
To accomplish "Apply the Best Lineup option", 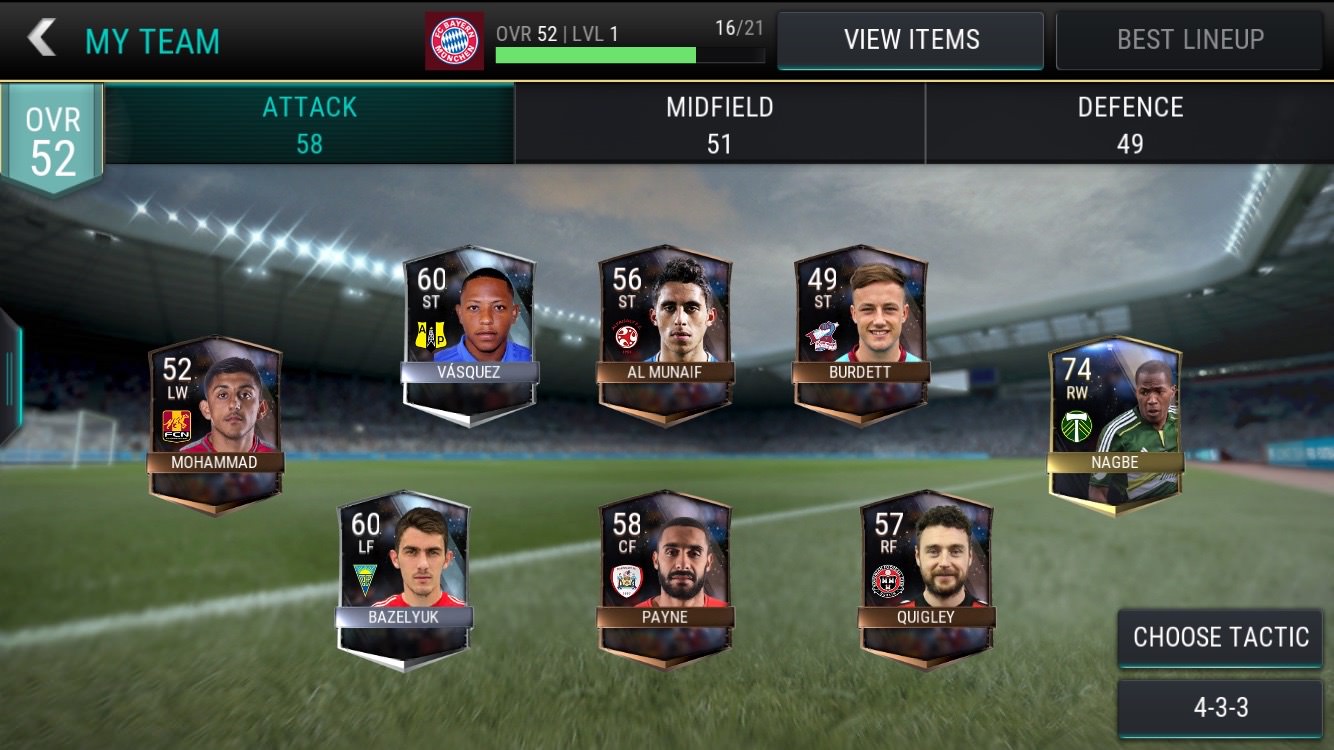I will click(x=1189, y=40).
